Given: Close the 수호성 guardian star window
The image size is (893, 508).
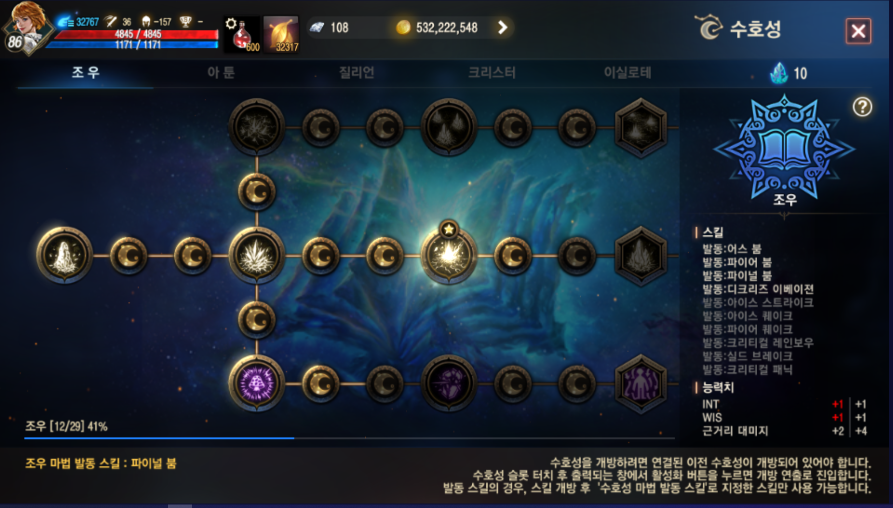Looking at the screenshot, I should (858, 31).
